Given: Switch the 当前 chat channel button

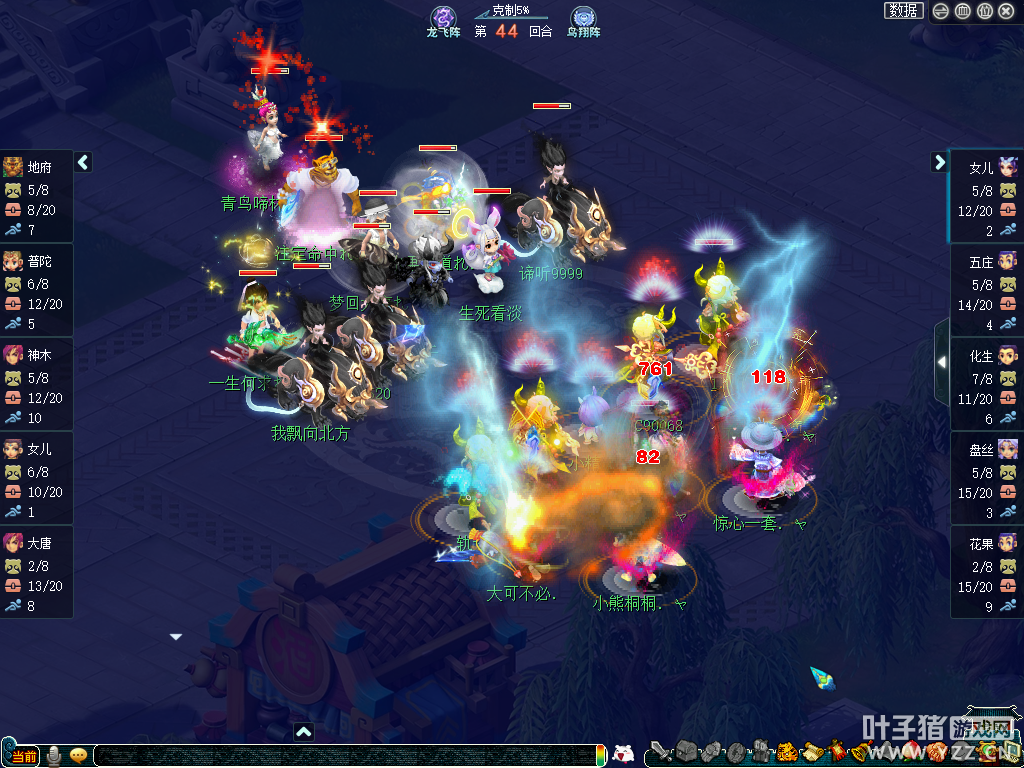Looking at the screenshot, I should point(24,756).
